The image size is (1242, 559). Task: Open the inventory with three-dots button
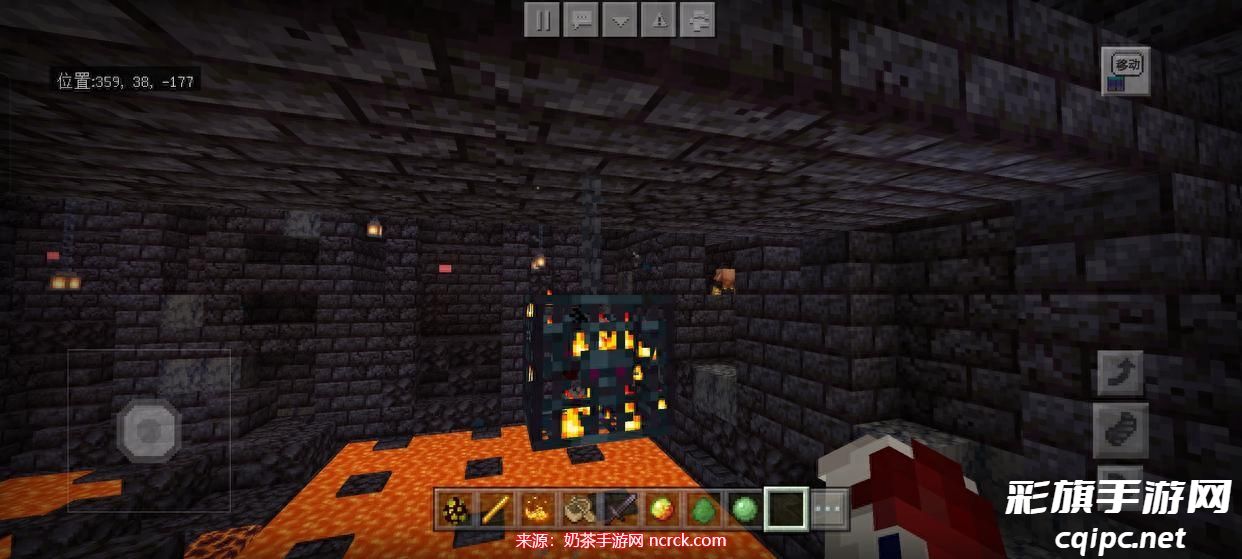pos(829,510)
